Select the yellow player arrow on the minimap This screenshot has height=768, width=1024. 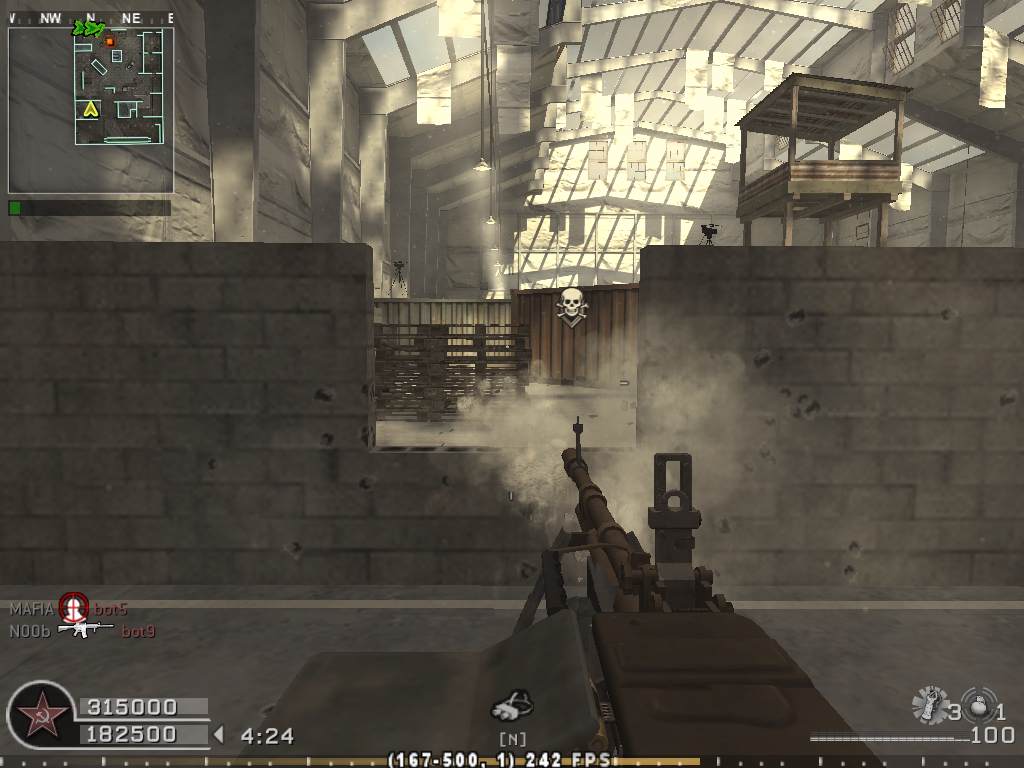(x=91, y=108)
